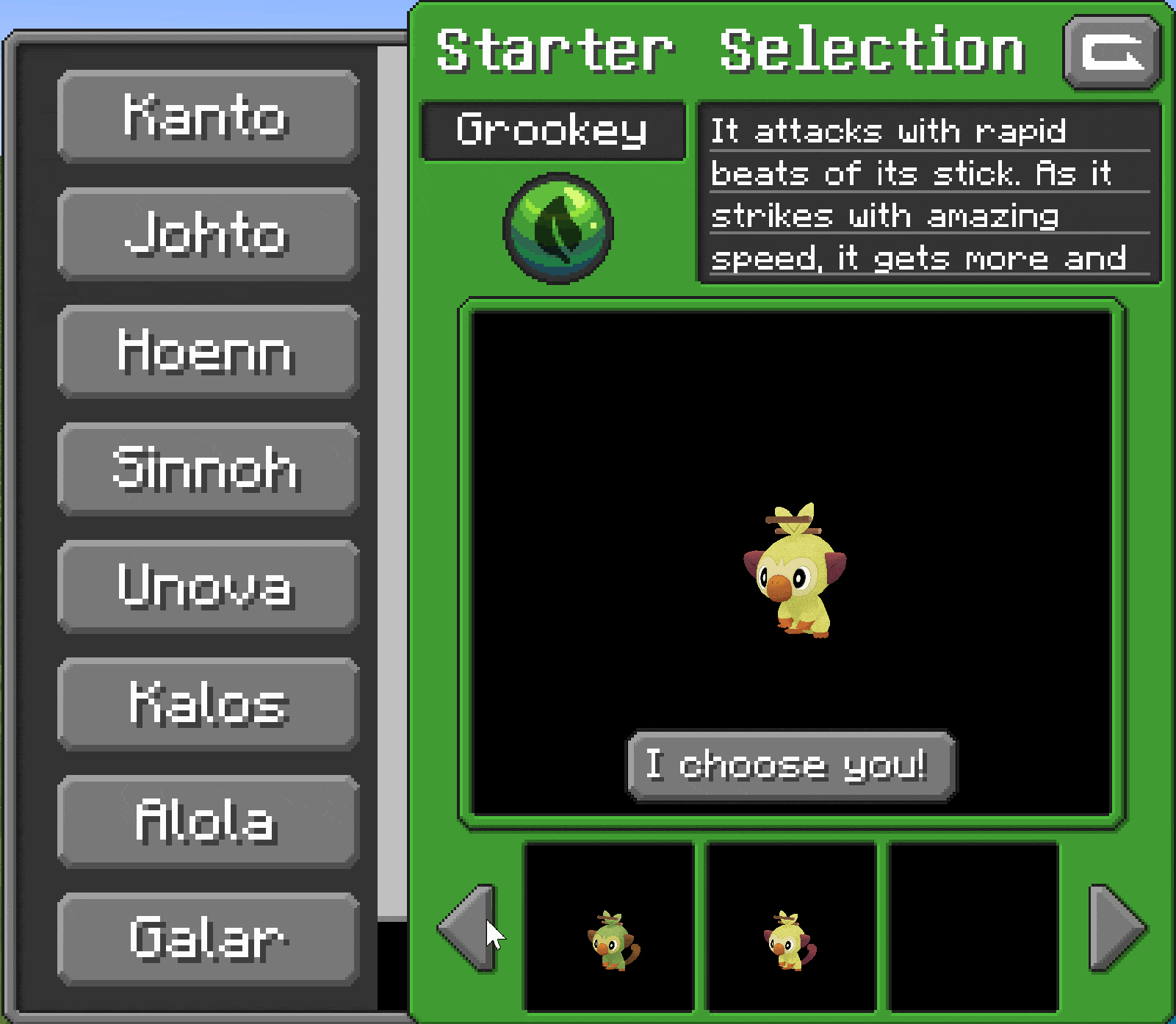Pick the Sinnoh region
1176x1024 pixels.
(x=208, y=469)
